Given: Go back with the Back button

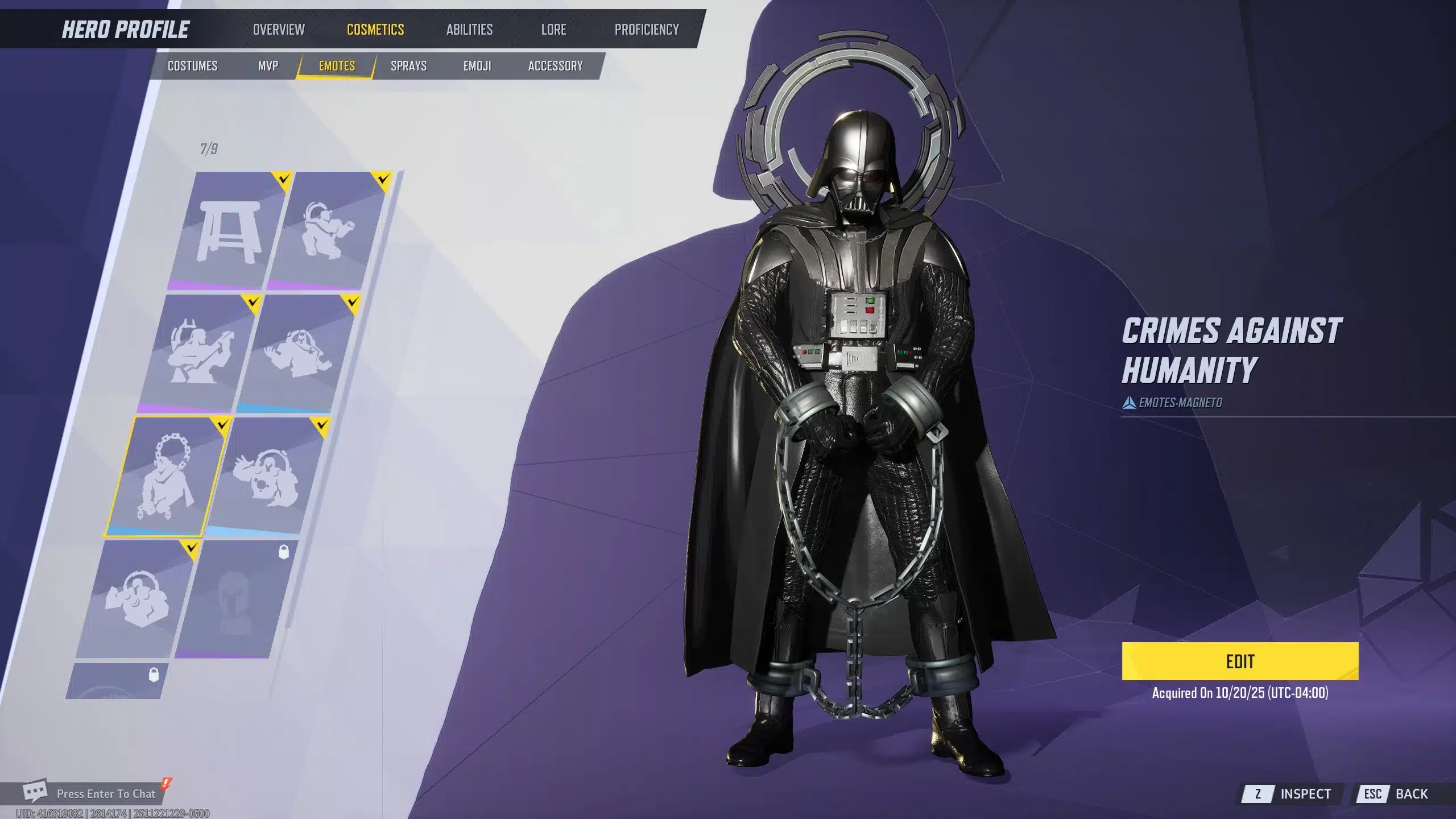Looking at the screenshot, I should point(1400,793).
